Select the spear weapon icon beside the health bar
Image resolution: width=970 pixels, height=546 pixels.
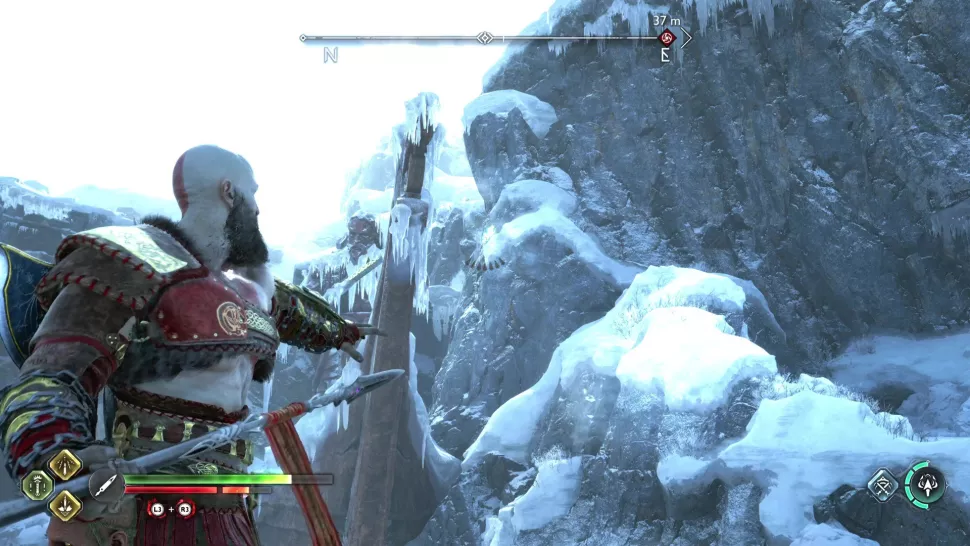coord(106,485)
